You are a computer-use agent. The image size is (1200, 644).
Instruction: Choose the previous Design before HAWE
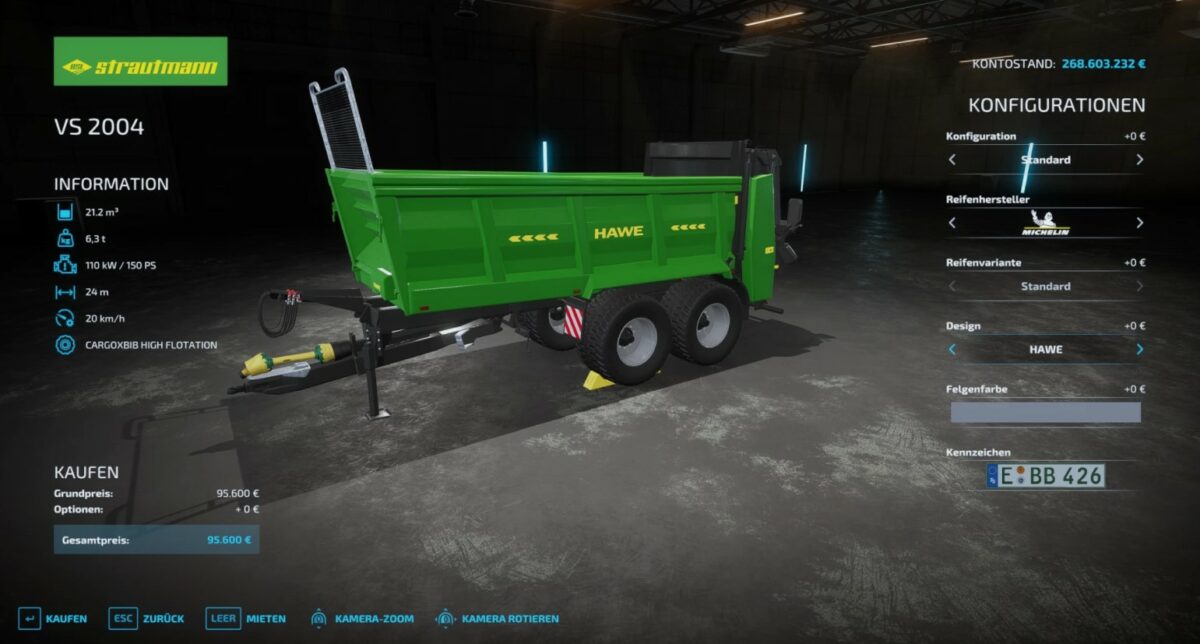[x=952, y=350]
